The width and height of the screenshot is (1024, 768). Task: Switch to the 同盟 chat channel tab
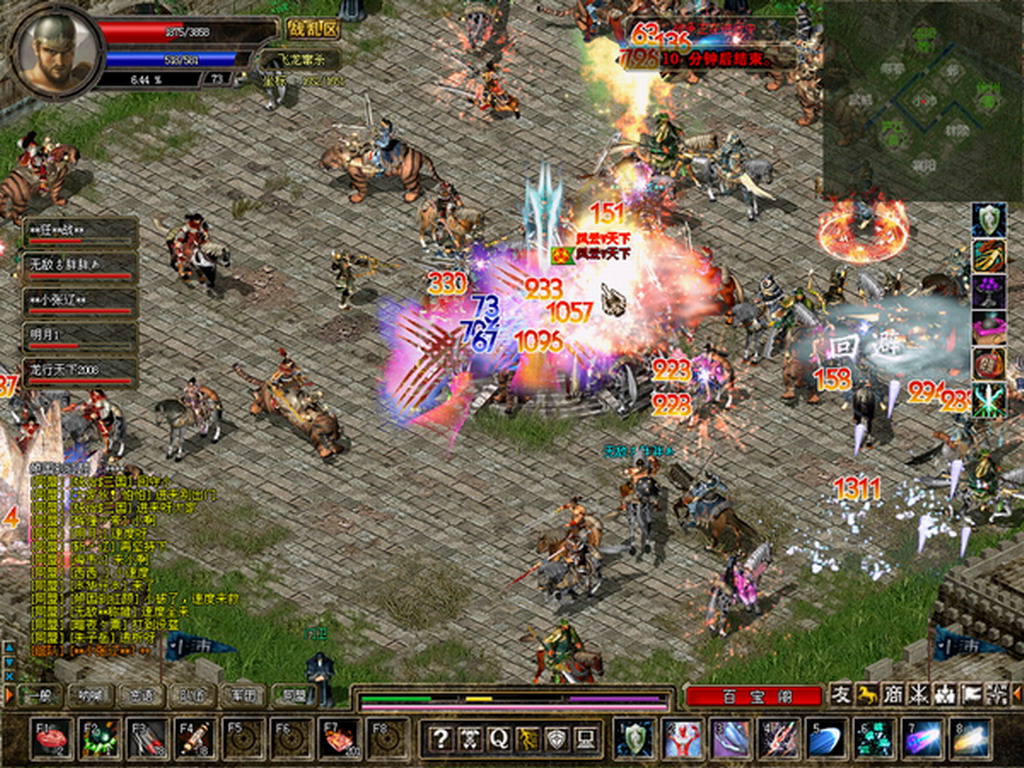tap(292, 695)
